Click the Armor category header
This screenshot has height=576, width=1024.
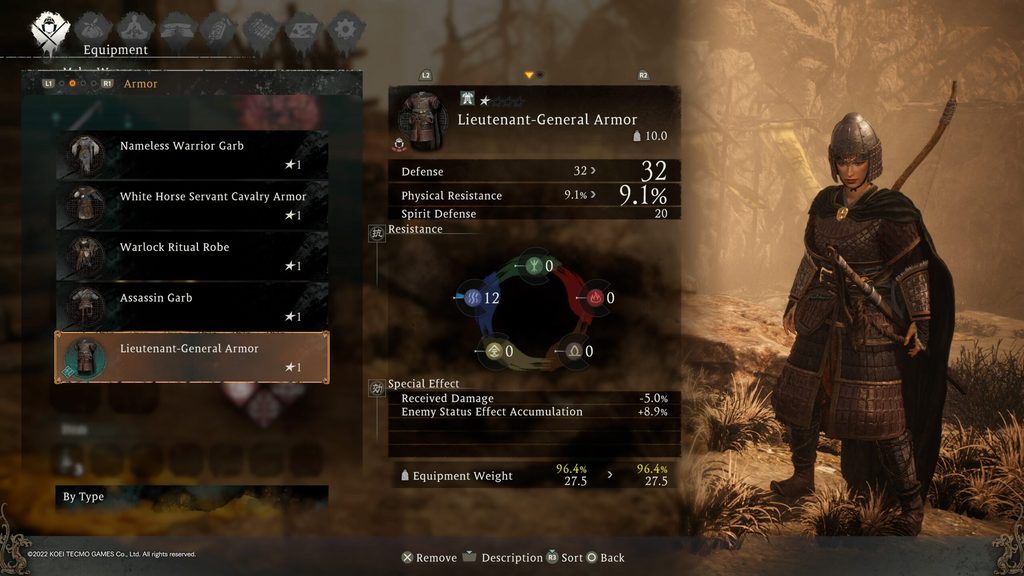point(140,84)
